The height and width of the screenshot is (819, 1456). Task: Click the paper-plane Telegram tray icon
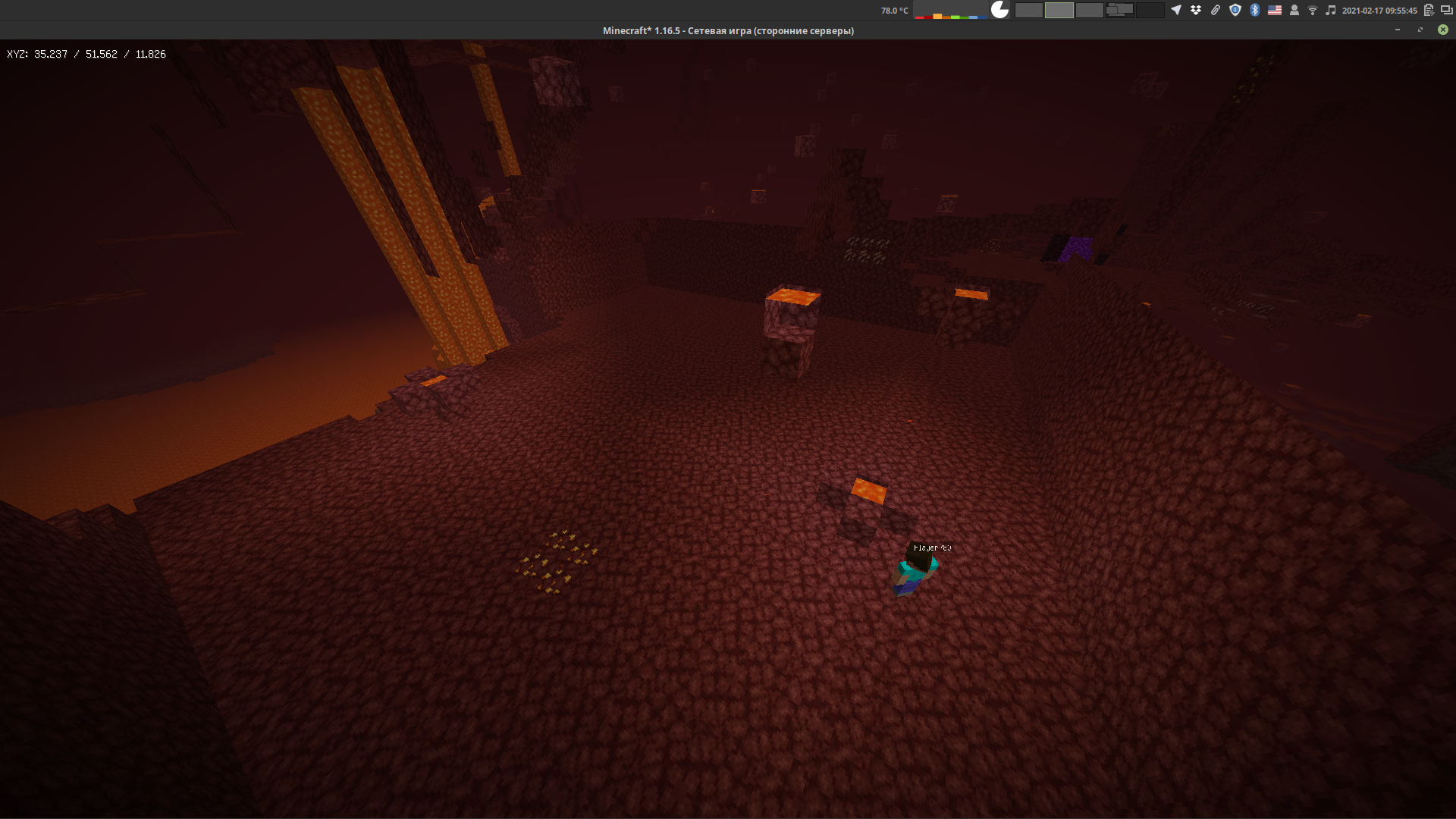(x=1177, y=10)
